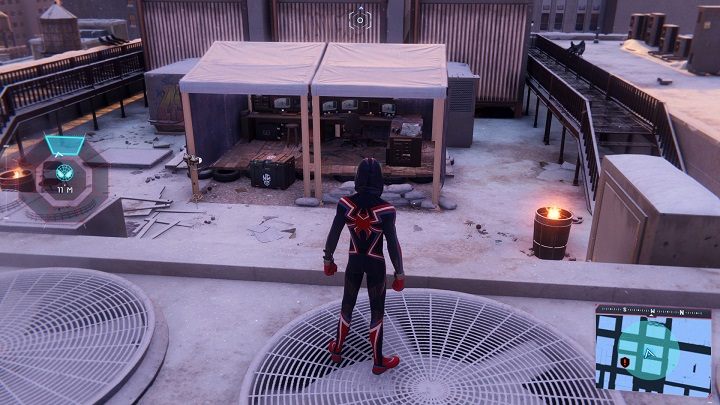The width and height of the screenshot is (720, 405).
Task: Select the red alert marker on the minimap
Action: pyautogui.click(x=624, y=361)
